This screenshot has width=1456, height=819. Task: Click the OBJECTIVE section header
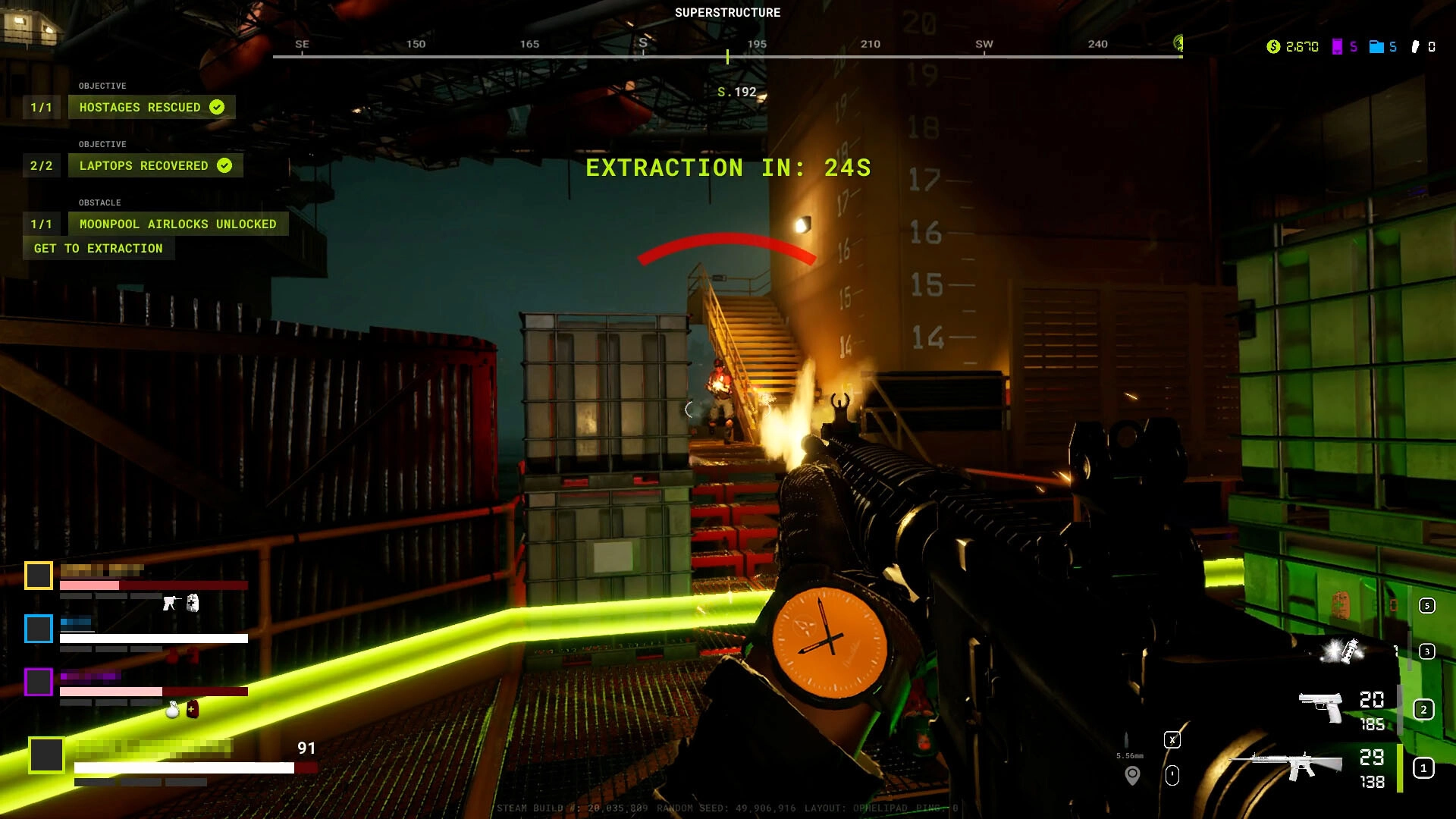coord(104,86)
